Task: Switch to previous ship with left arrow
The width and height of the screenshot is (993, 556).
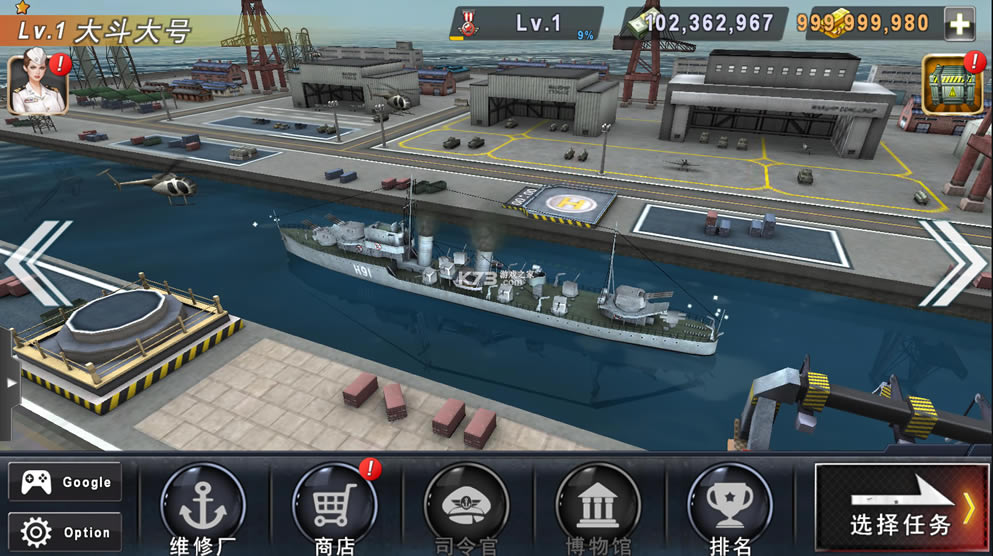Action: 37,263
